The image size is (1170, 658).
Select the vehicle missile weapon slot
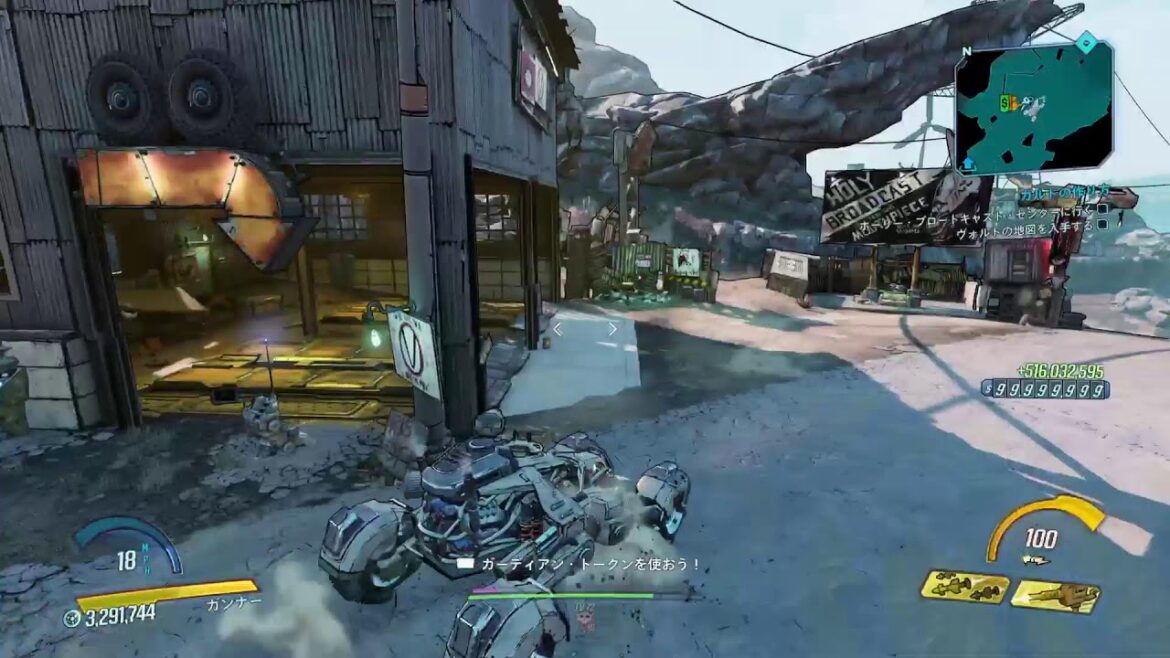(x=964, y=587)
